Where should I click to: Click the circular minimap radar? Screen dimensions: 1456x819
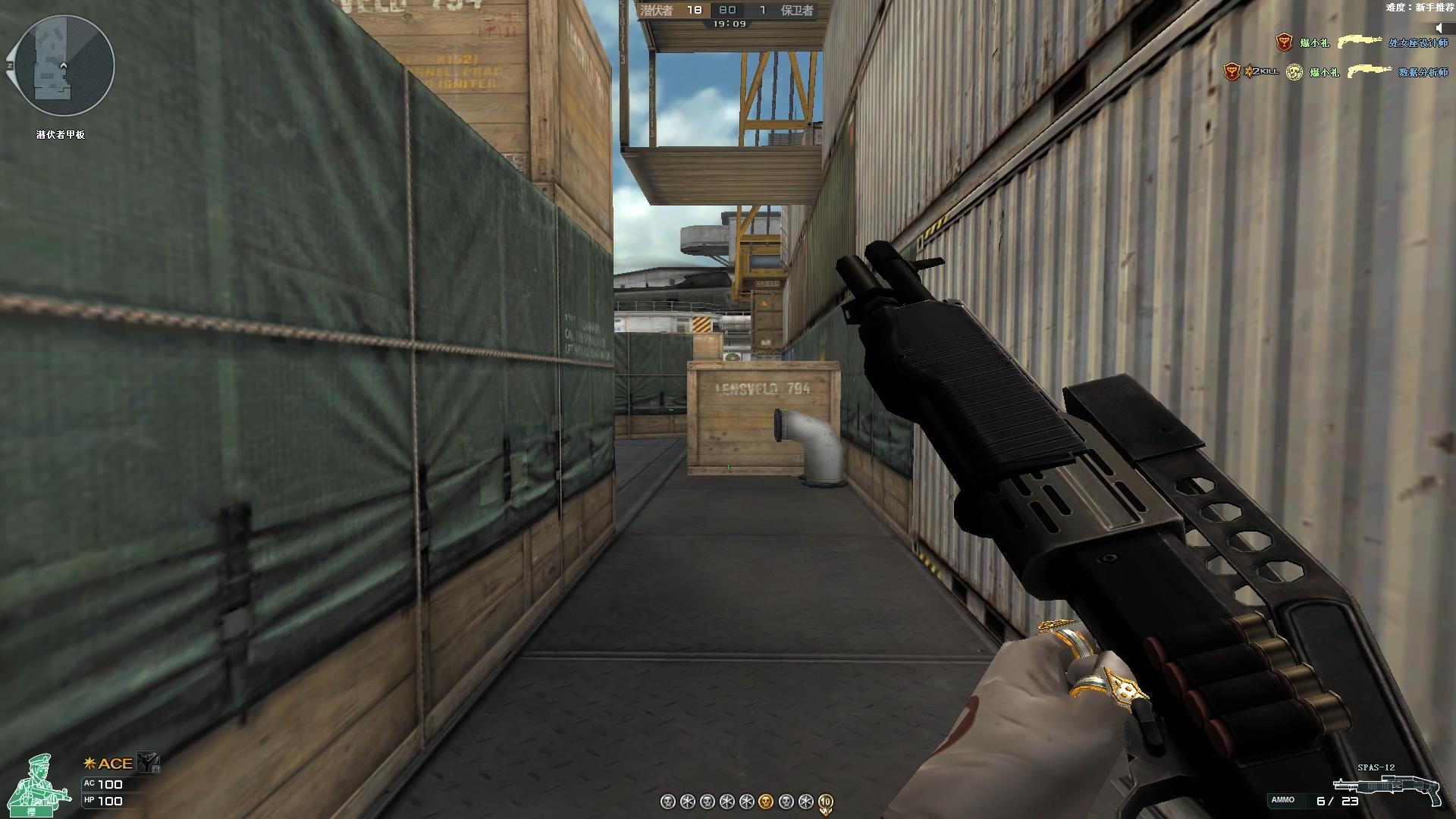coord(64,66)
